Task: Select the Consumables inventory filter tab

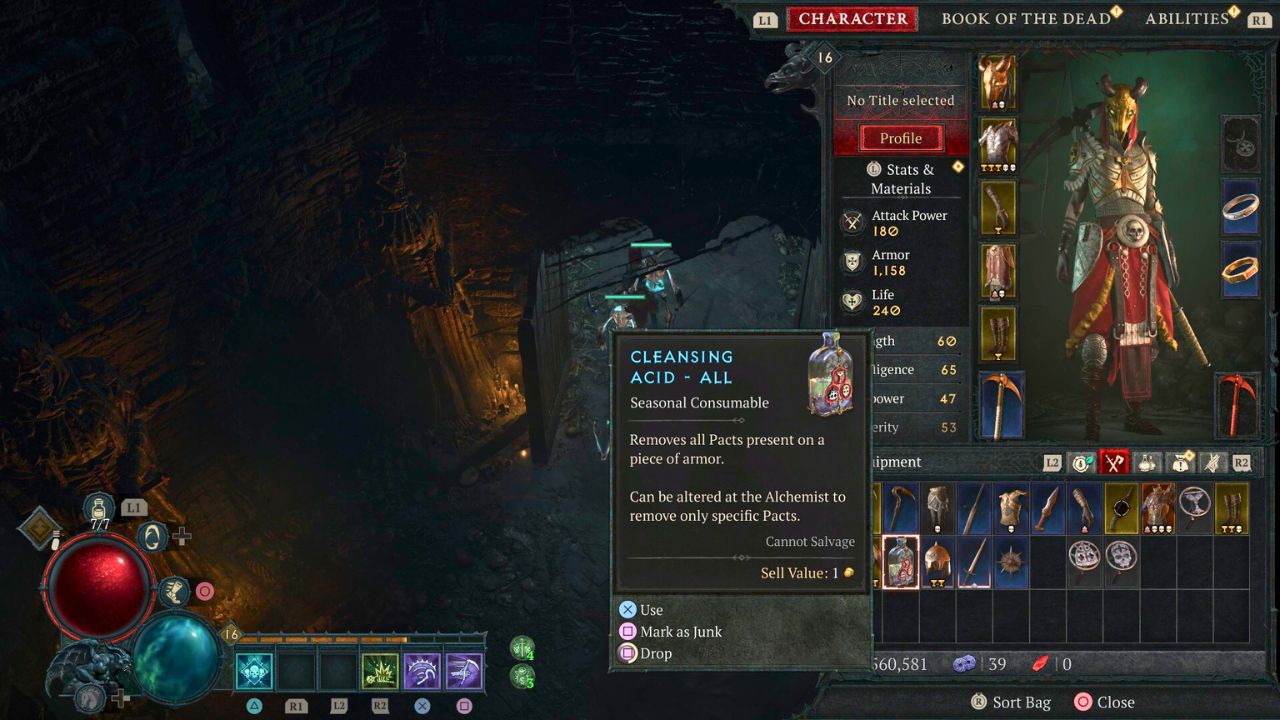Action: coord(1144,462)
